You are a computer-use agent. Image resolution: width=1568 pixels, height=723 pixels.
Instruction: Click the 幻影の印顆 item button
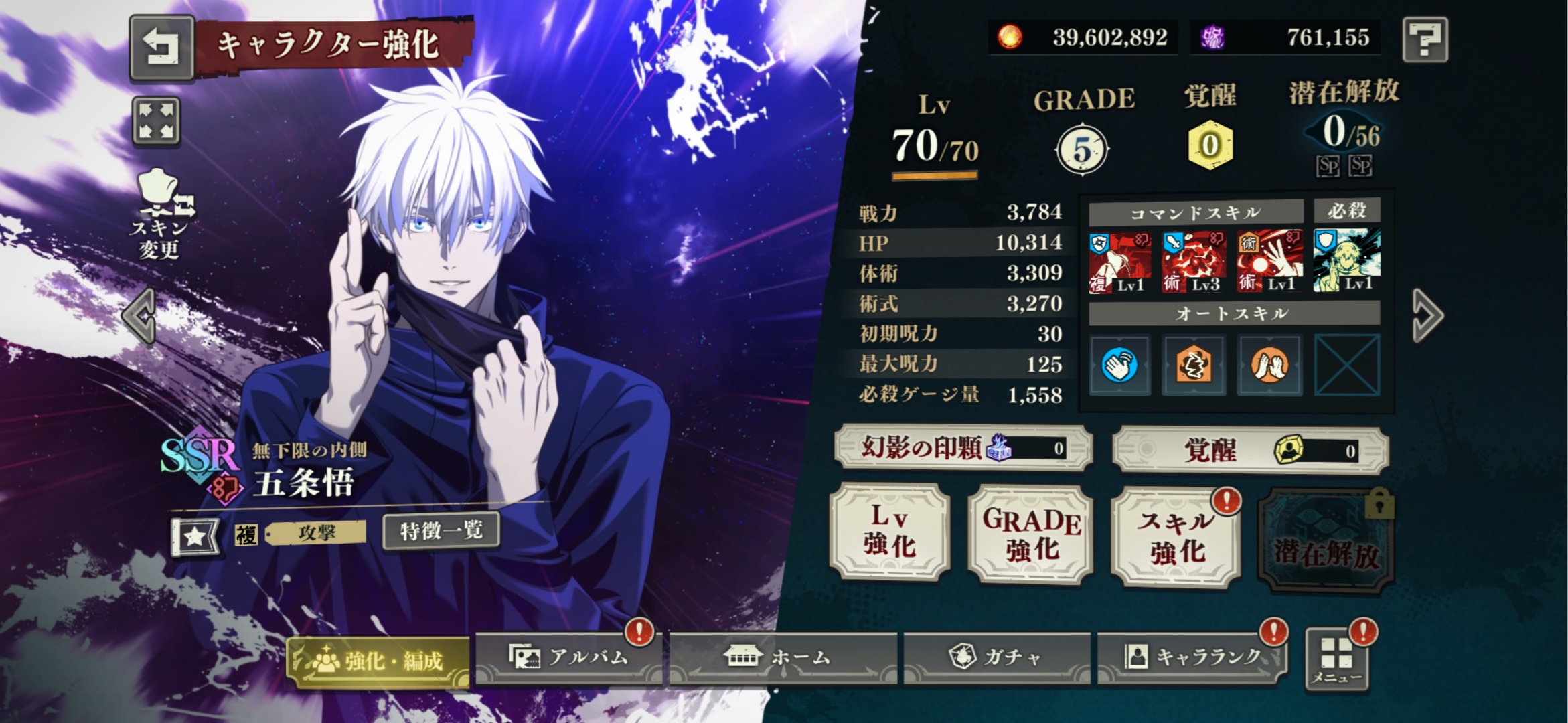click(x=963, y=448)
